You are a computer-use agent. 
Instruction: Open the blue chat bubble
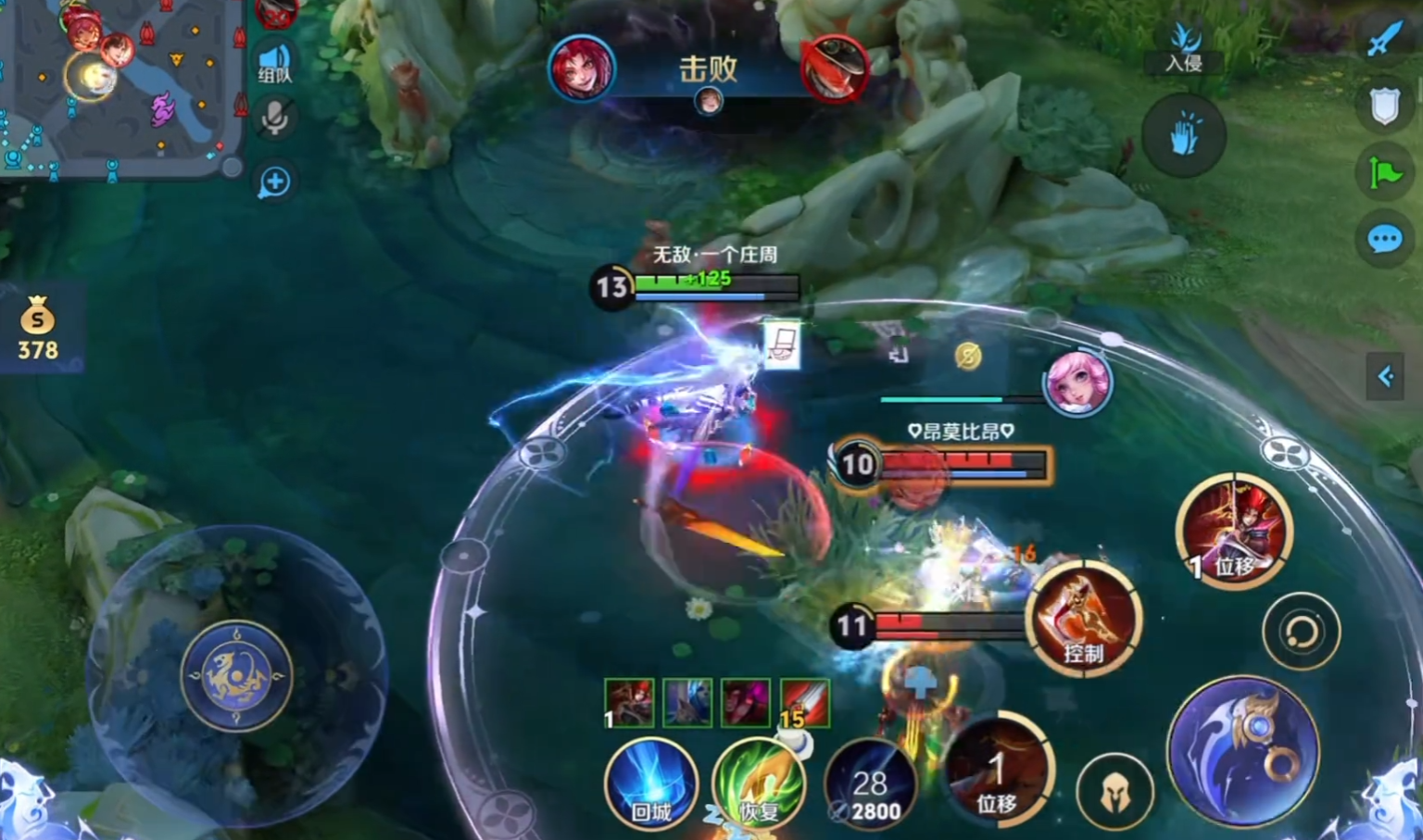click(1384, 240)
